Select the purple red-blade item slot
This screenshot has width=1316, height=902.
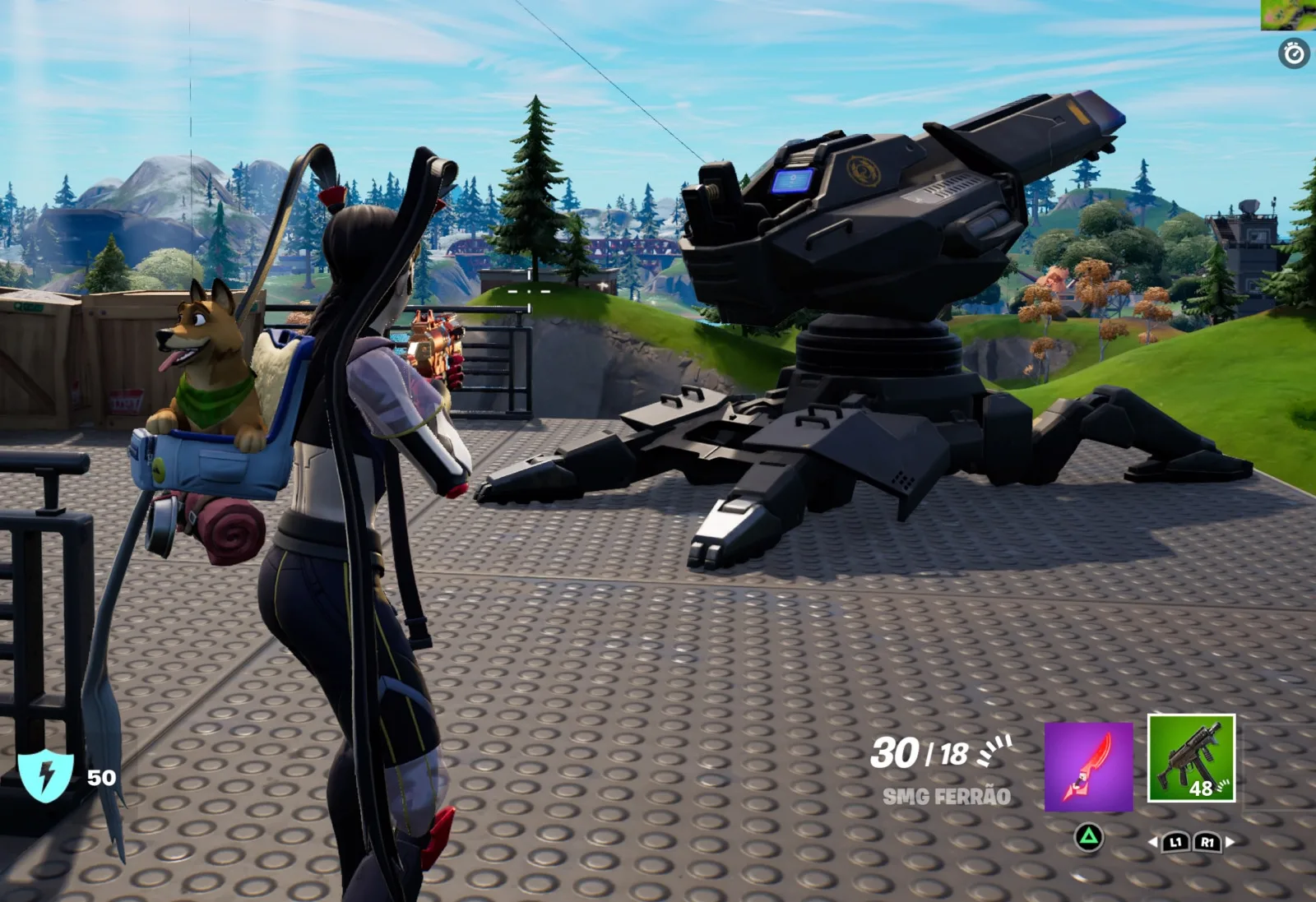pyautogui.click(x=1088, y=766)
